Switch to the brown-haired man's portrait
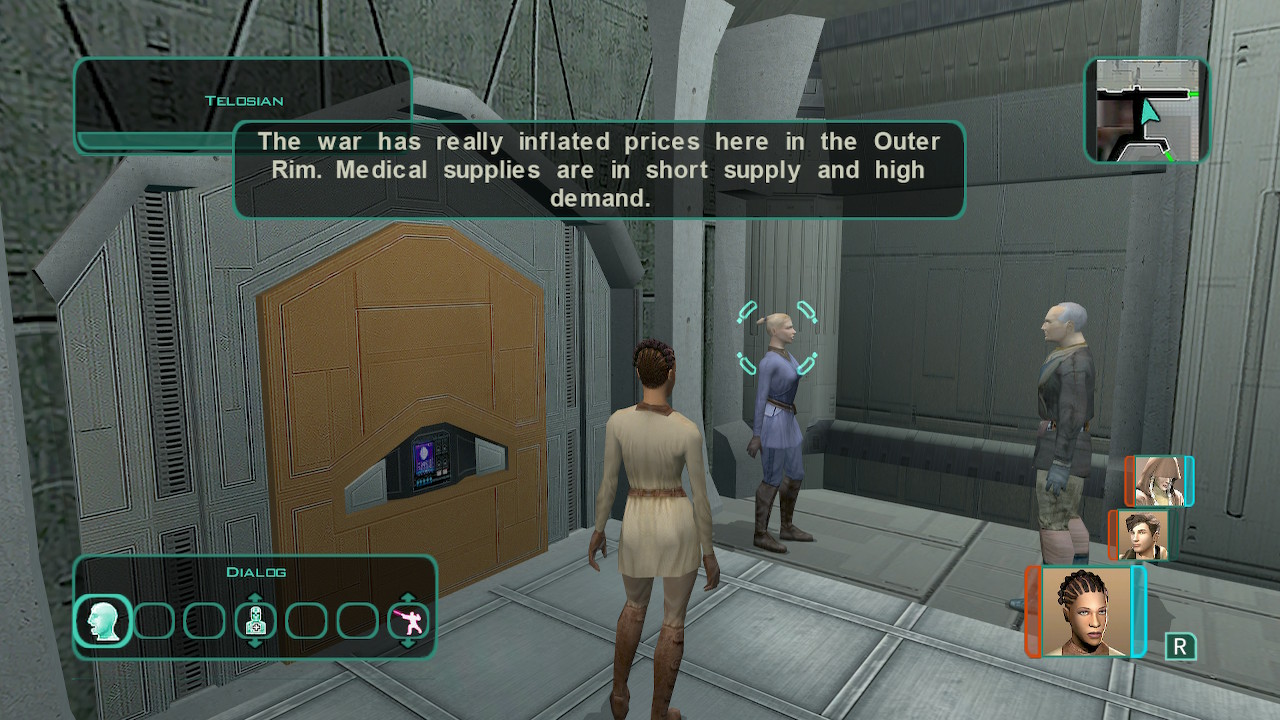The image size is (1280, 720). [x=1142, y=536]
